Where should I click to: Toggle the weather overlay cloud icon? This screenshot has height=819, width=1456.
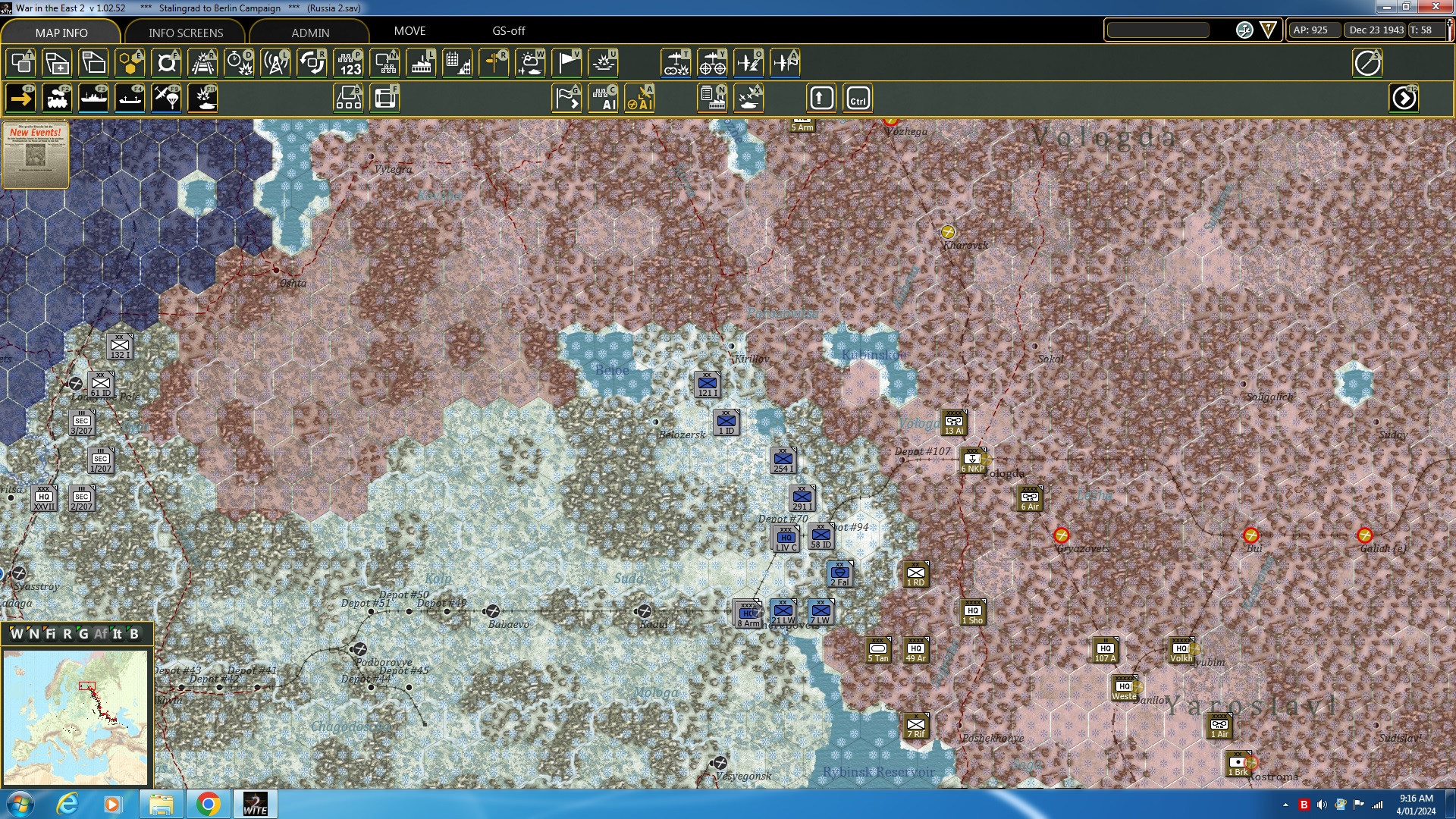click(531, 63)
